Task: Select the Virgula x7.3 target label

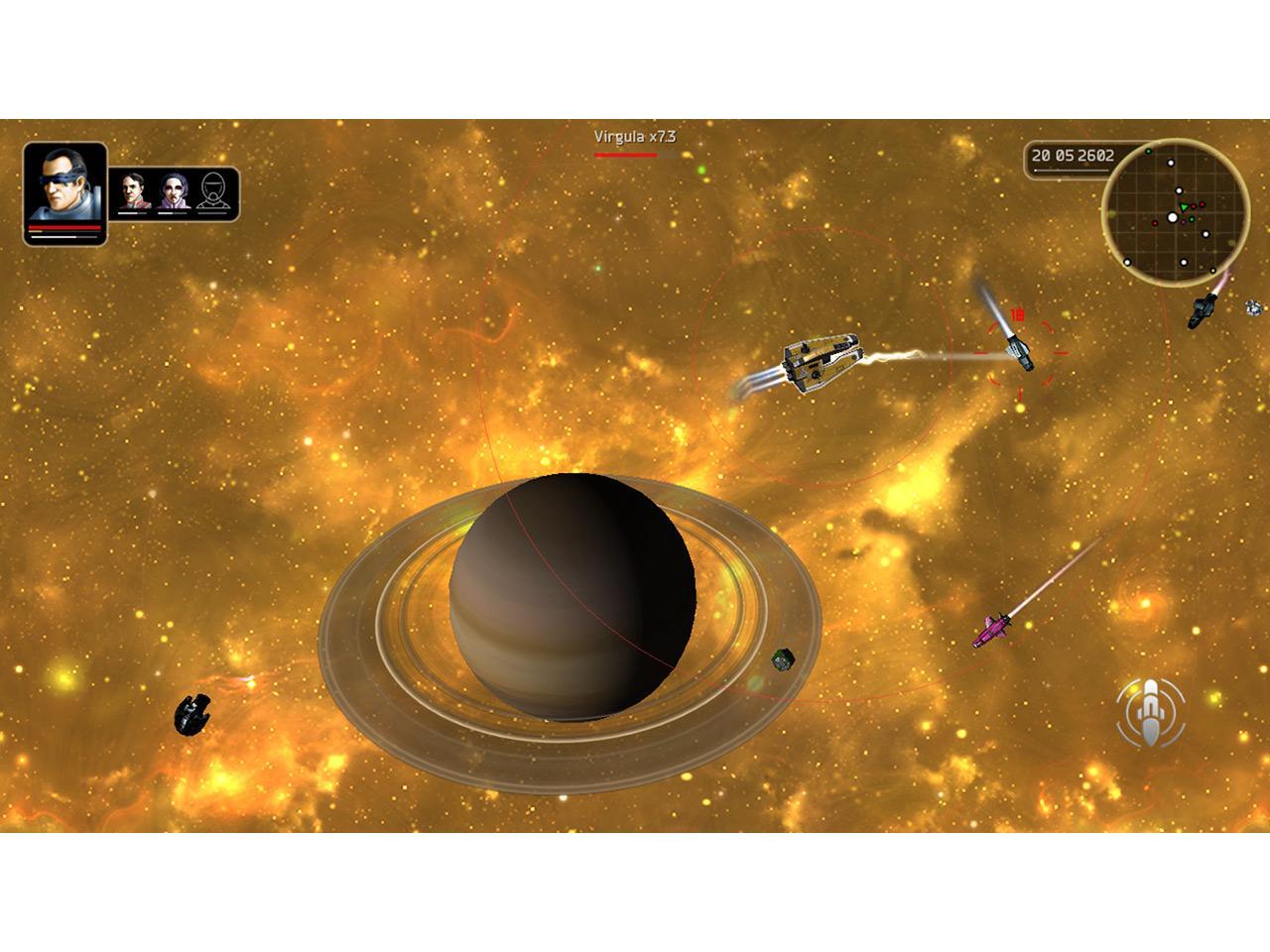Action: tap(635, 137)
